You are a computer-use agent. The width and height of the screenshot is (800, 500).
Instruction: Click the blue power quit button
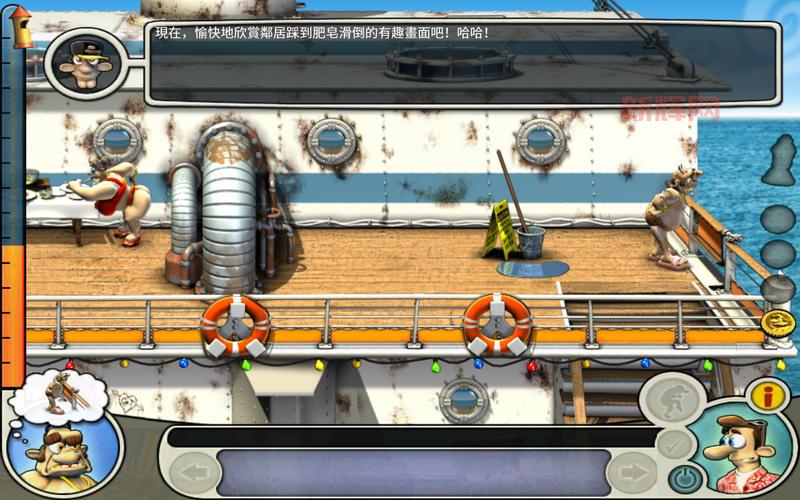click(x=683, y=476)
